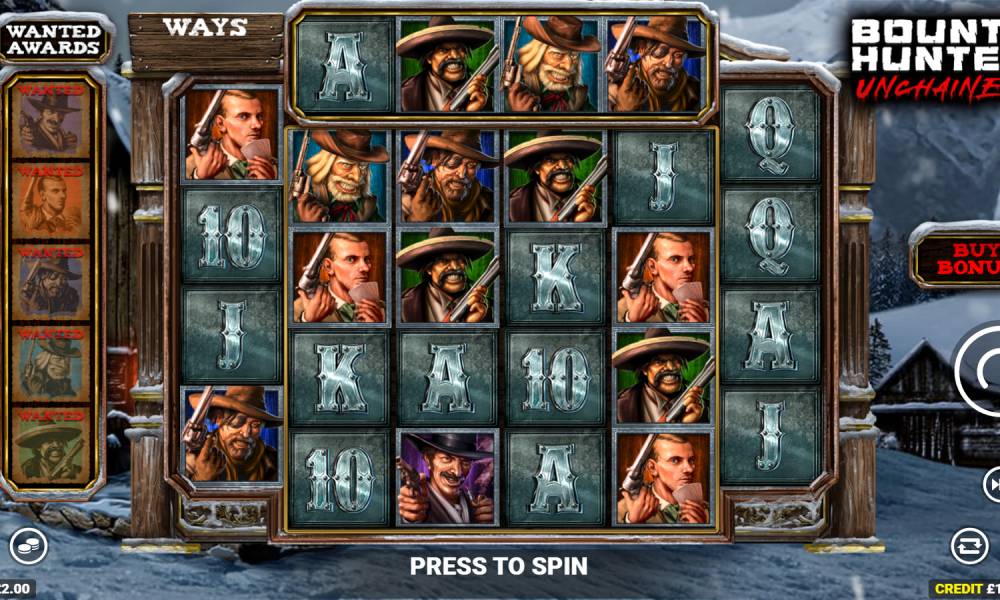This screenshot has height=600, width=1000.
Task: Enable autoplay with the looping arrows icon
Action: click(x=969, y=546)
